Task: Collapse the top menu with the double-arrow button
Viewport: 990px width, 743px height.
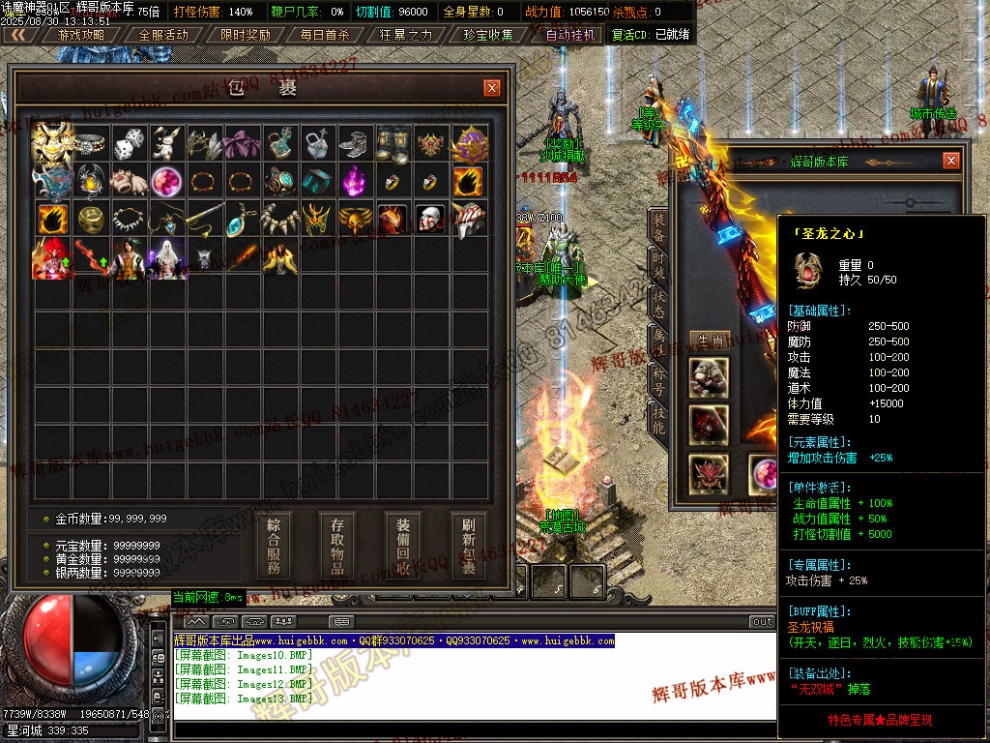Action: click(19, 34)
